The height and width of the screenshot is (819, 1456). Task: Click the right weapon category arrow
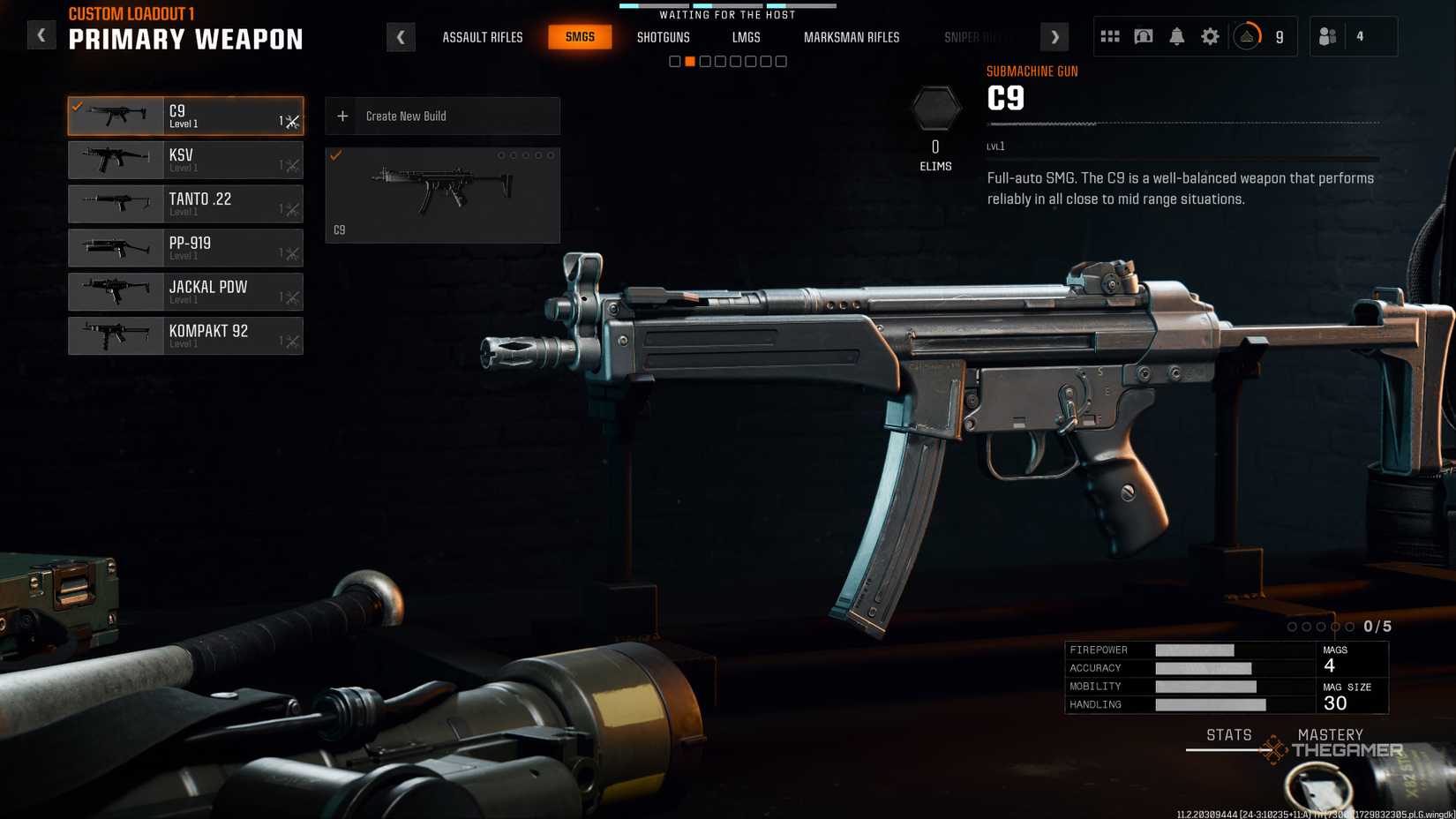(x=1054, y=37)
